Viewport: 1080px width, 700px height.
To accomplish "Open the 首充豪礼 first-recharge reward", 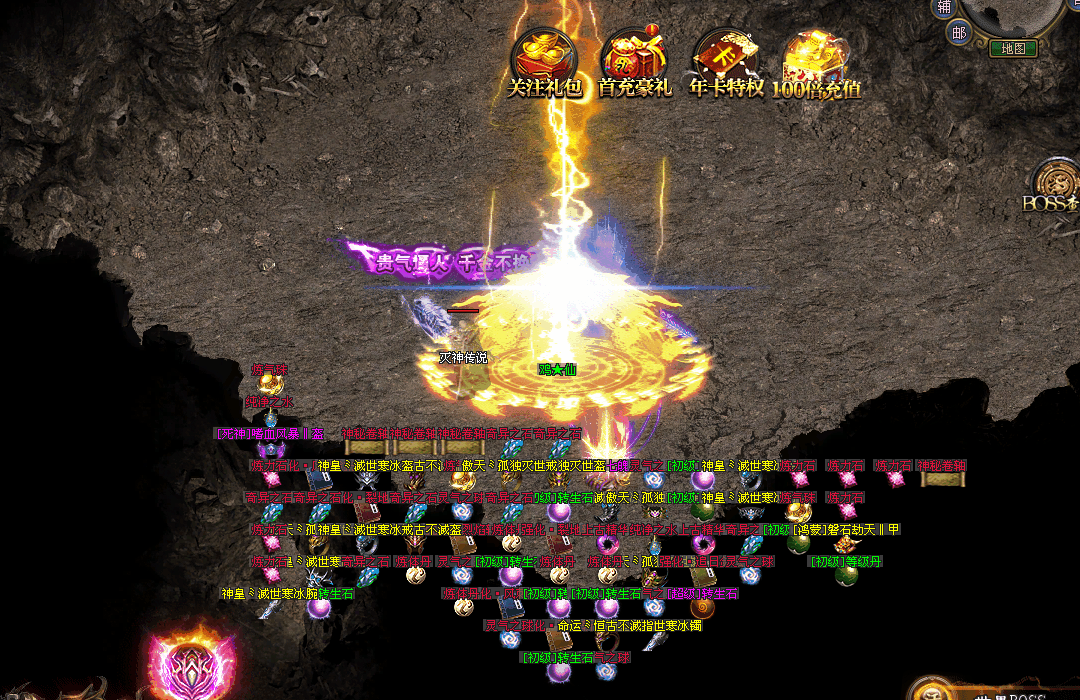I will [634, 62].
